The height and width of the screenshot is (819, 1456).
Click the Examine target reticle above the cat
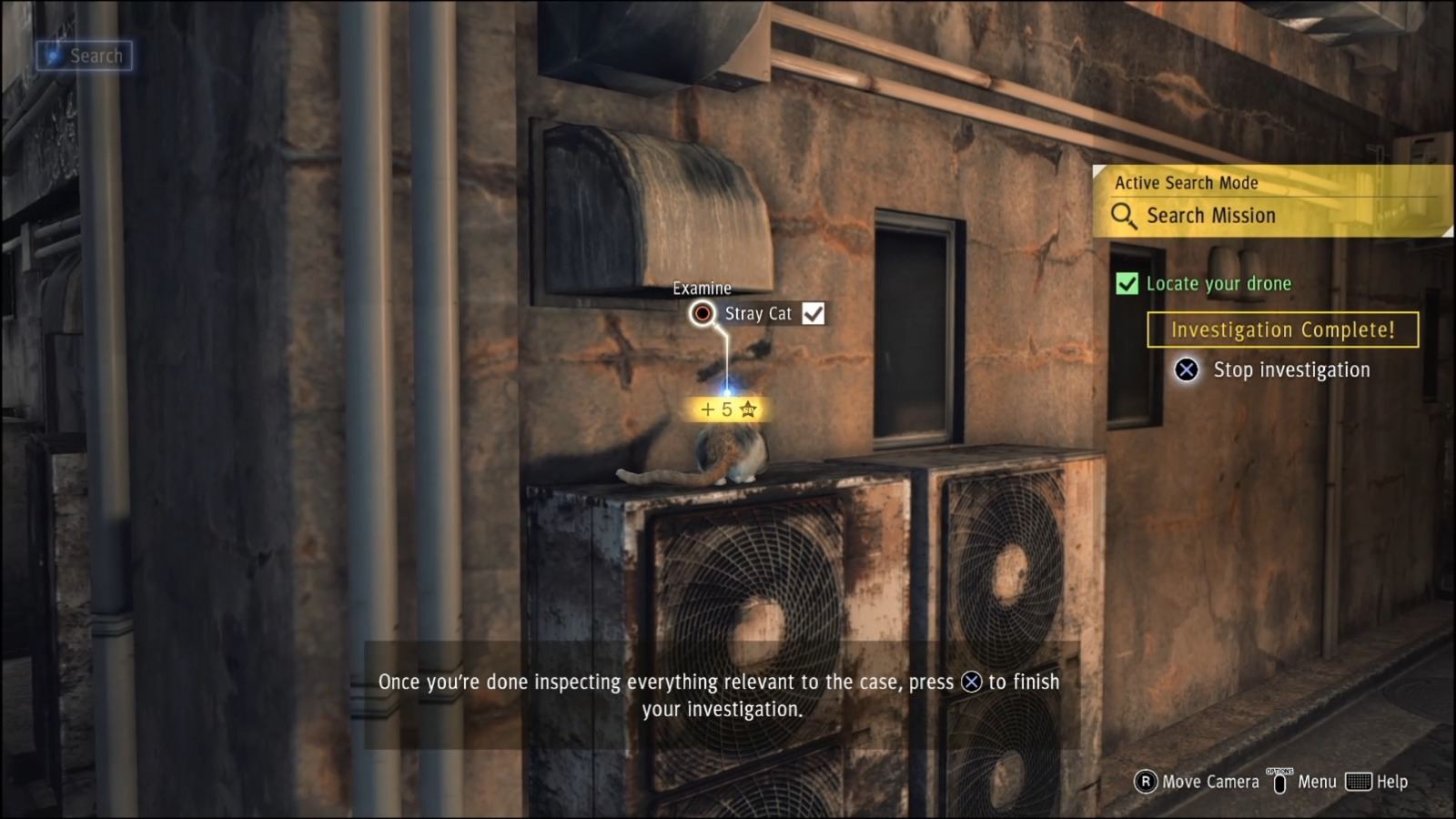tap(701, 313)
